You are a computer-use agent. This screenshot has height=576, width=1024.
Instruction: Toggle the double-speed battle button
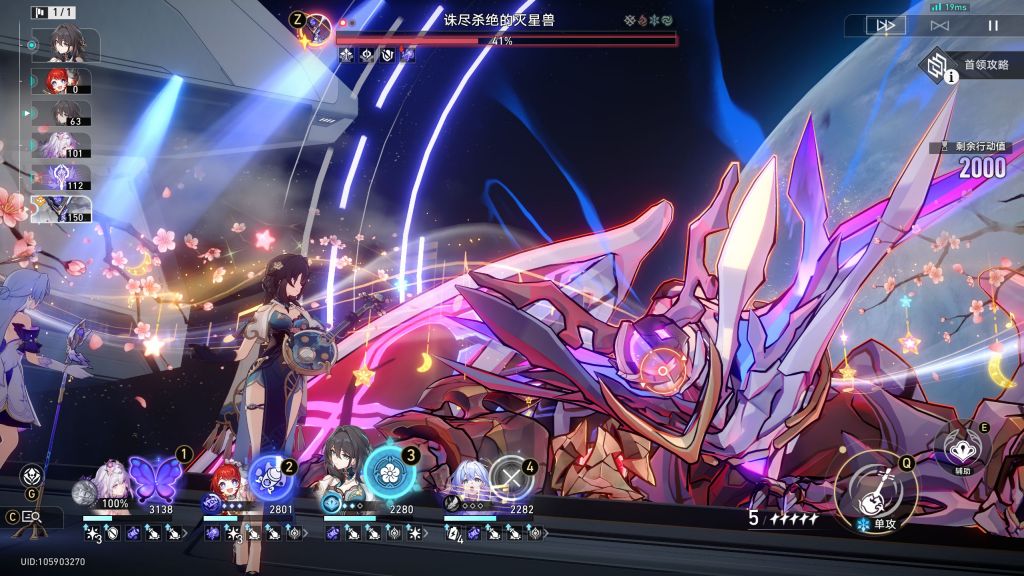(885, 26)
